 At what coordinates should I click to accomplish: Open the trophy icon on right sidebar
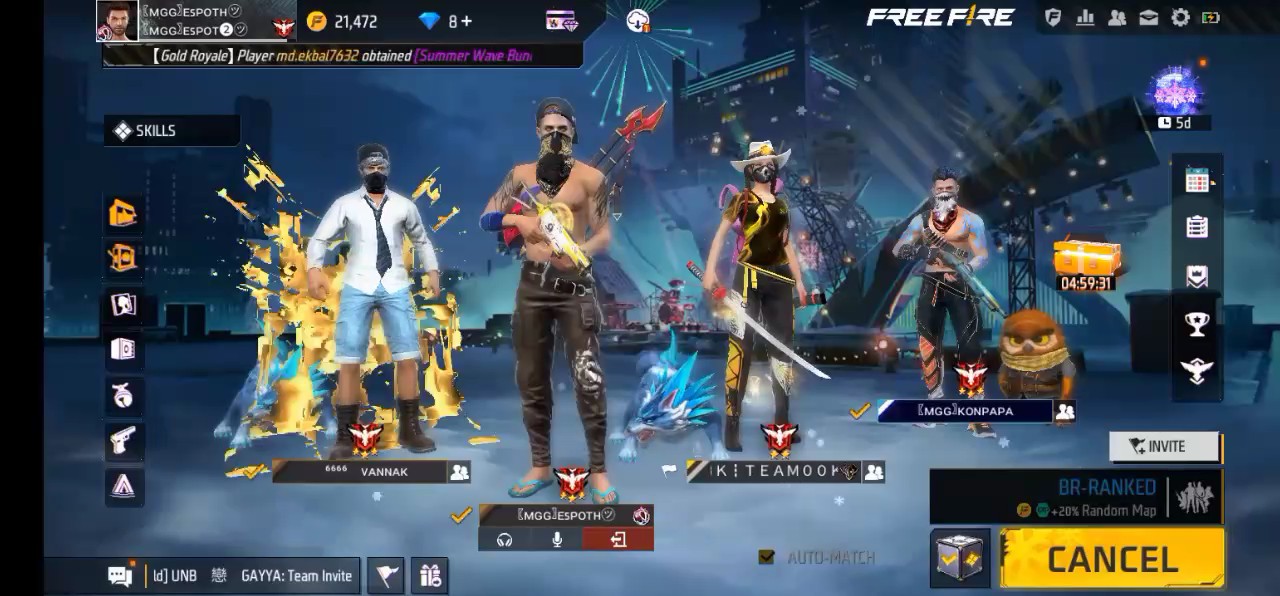click(x=1197, y=323)
